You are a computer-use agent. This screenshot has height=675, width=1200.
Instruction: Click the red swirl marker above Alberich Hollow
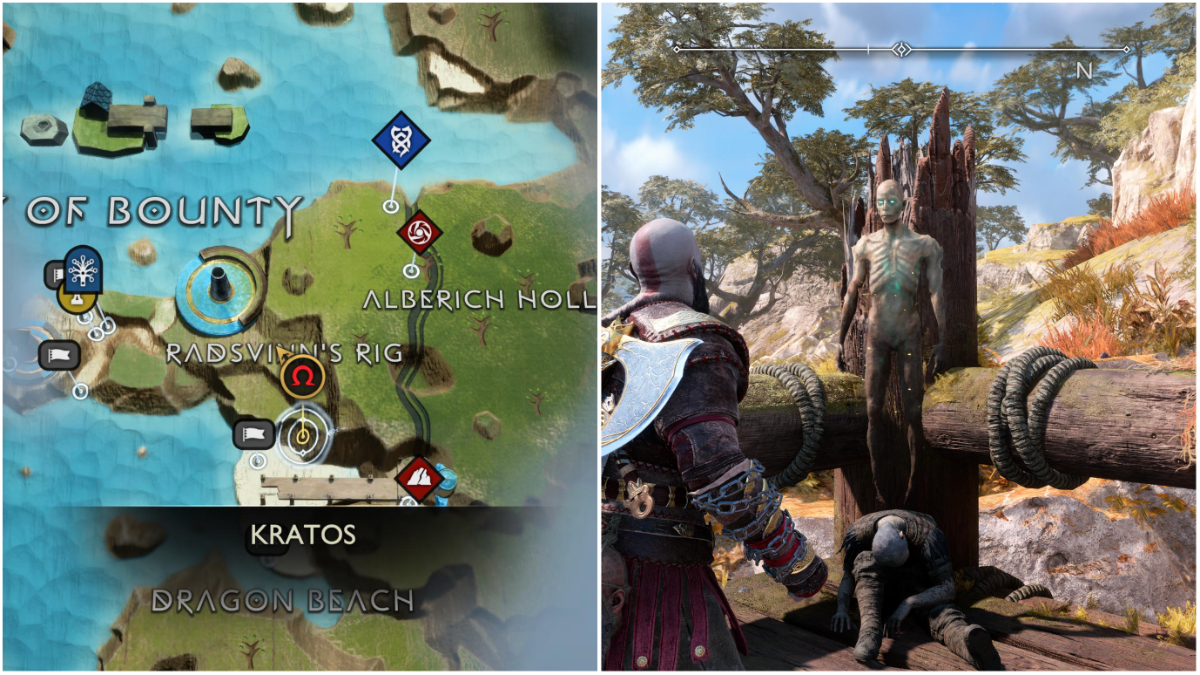(419, 233)
